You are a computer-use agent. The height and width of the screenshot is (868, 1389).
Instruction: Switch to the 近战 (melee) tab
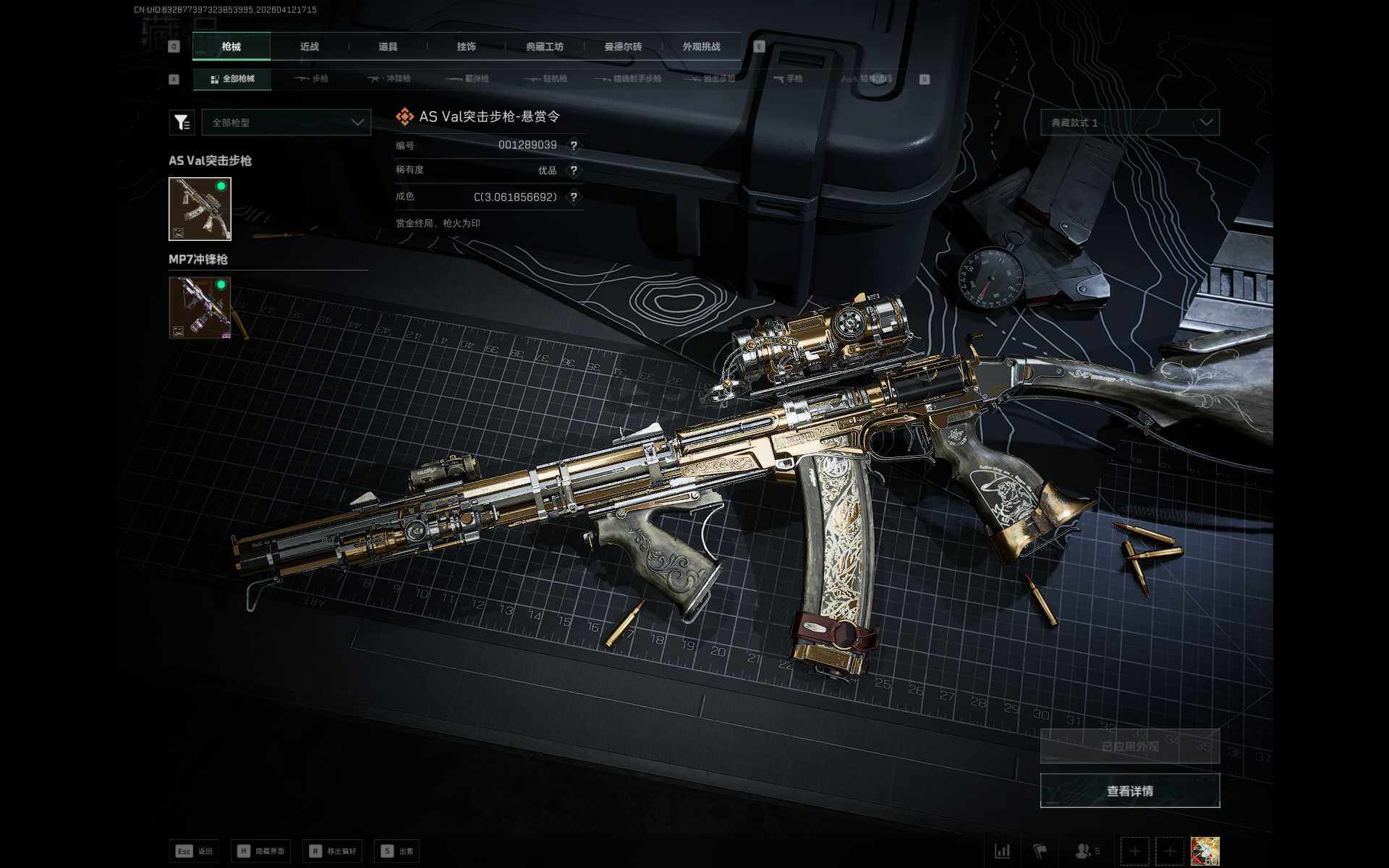(310, 47)
